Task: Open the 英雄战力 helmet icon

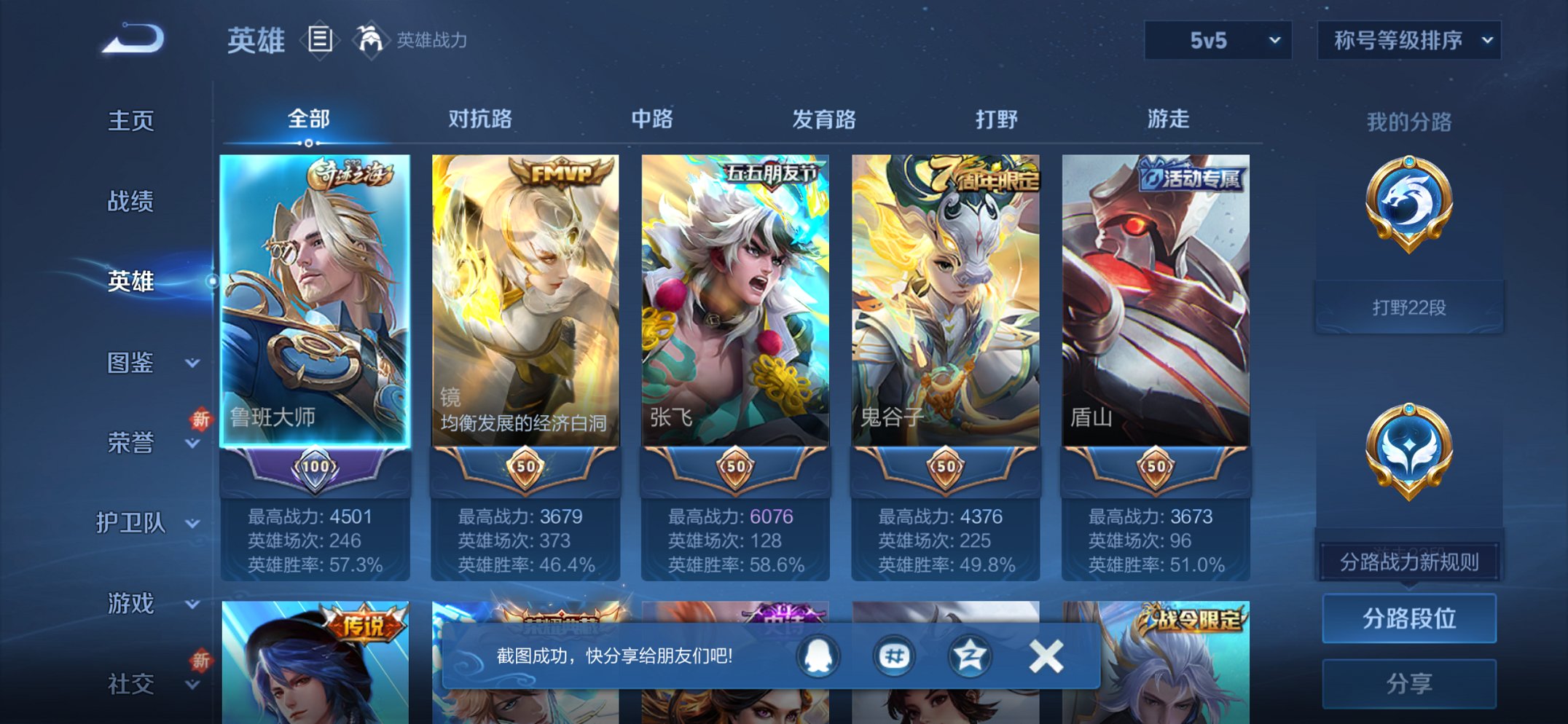Action: (x=370, y=40)
